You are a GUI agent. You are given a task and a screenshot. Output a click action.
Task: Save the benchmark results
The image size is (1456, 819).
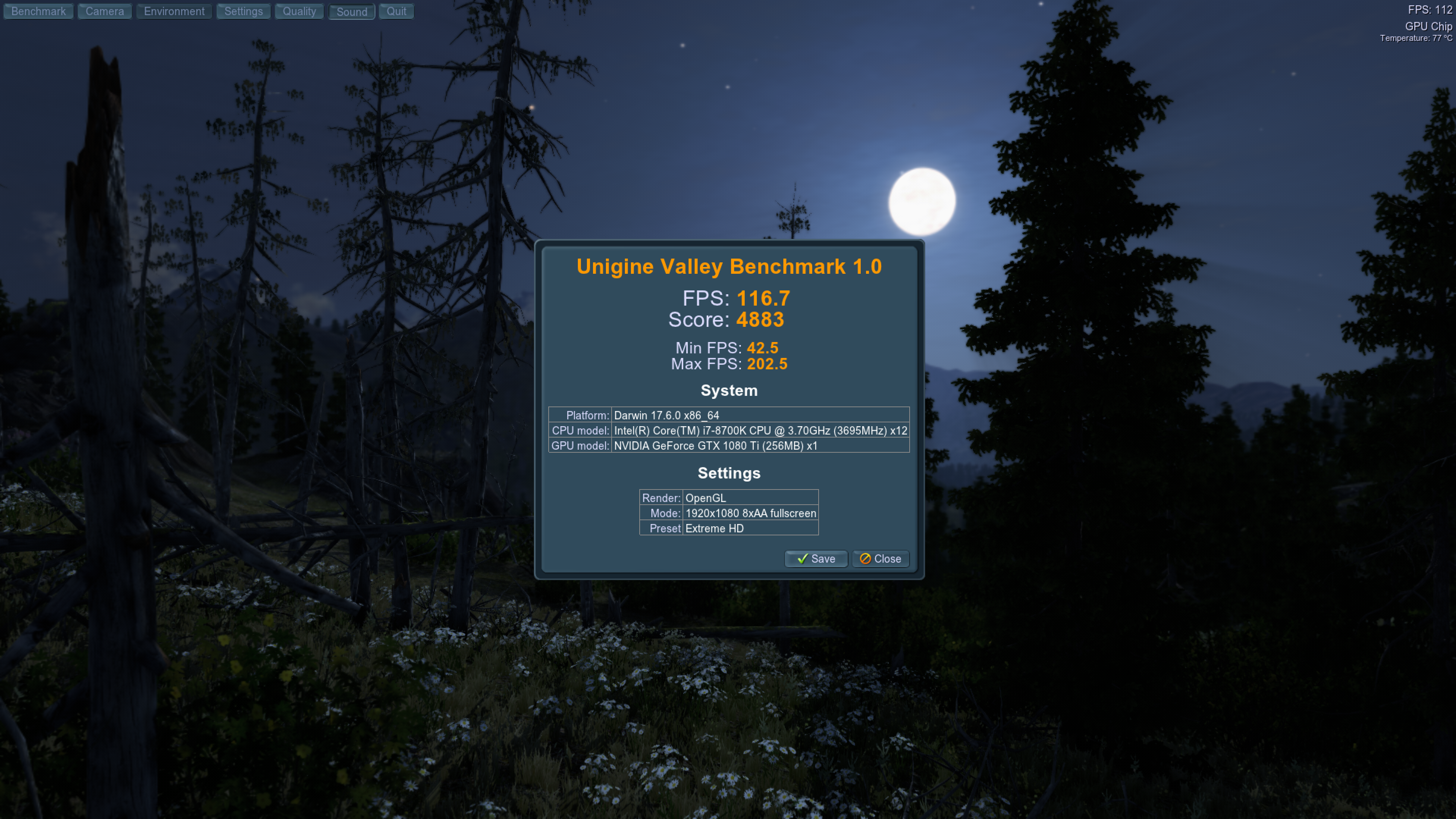816,559
